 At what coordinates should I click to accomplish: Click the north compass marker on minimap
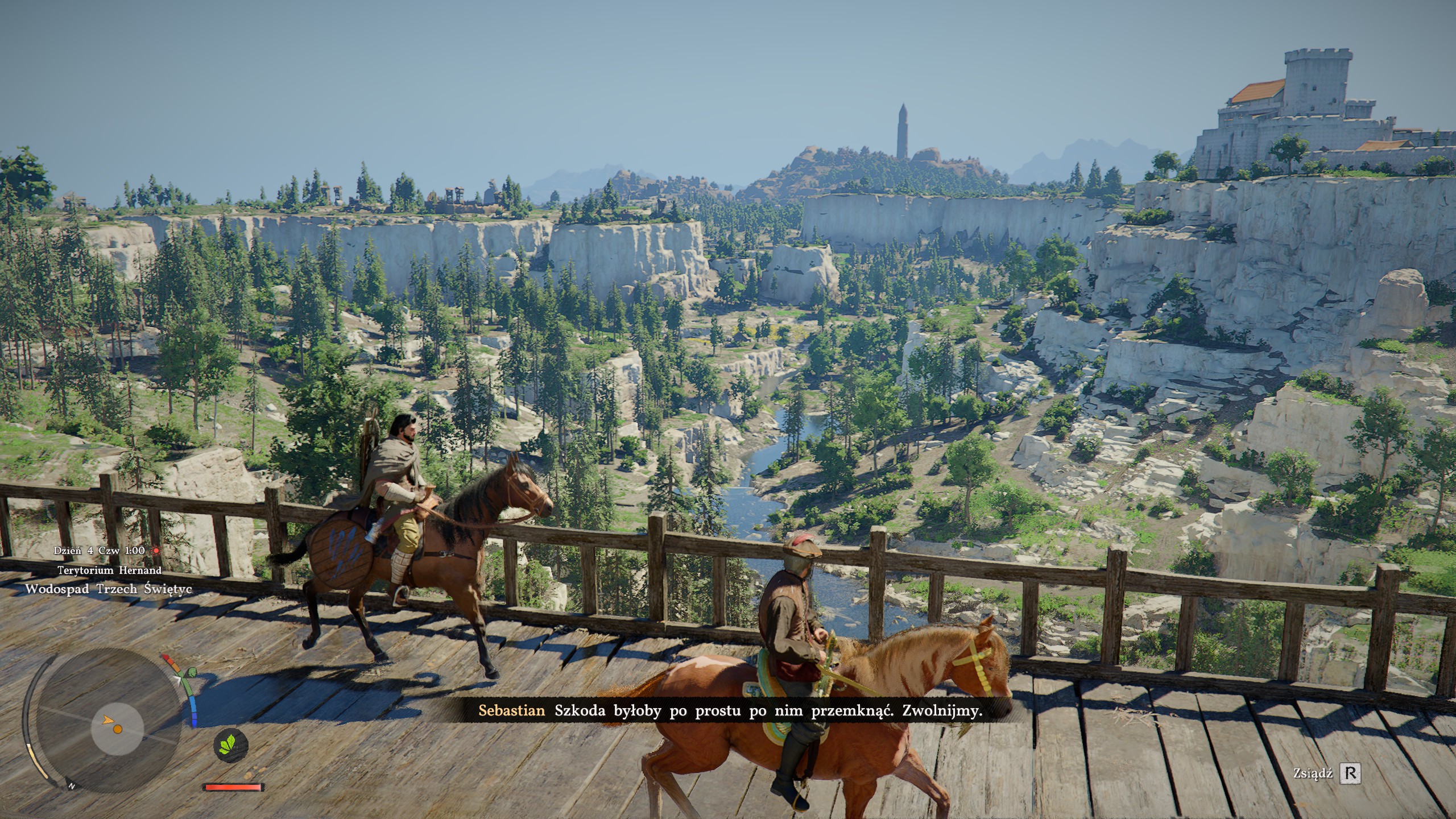72,787
